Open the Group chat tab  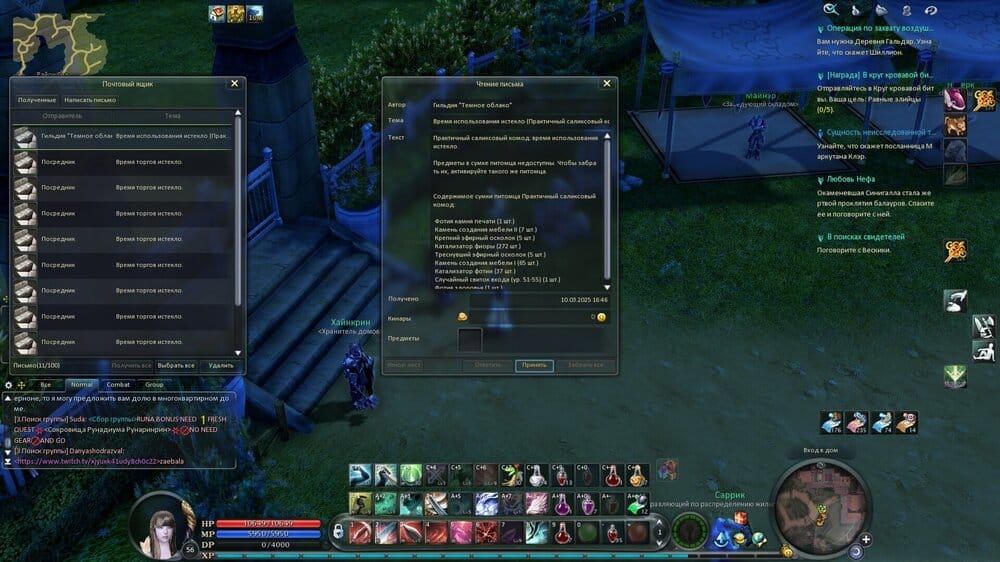(154, 384)
